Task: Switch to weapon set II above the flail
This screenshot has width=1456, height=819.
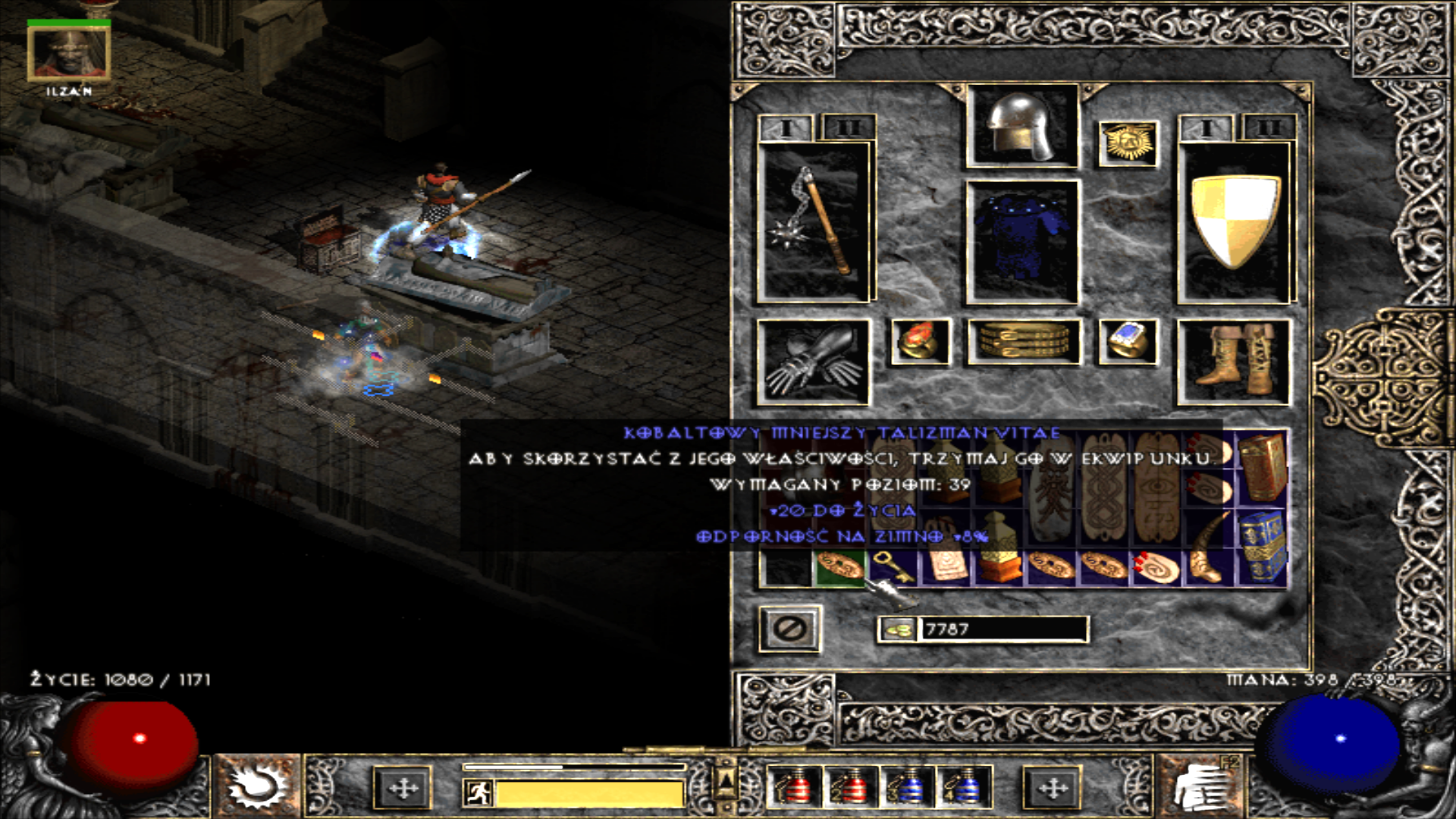Action: coord(848,128)
